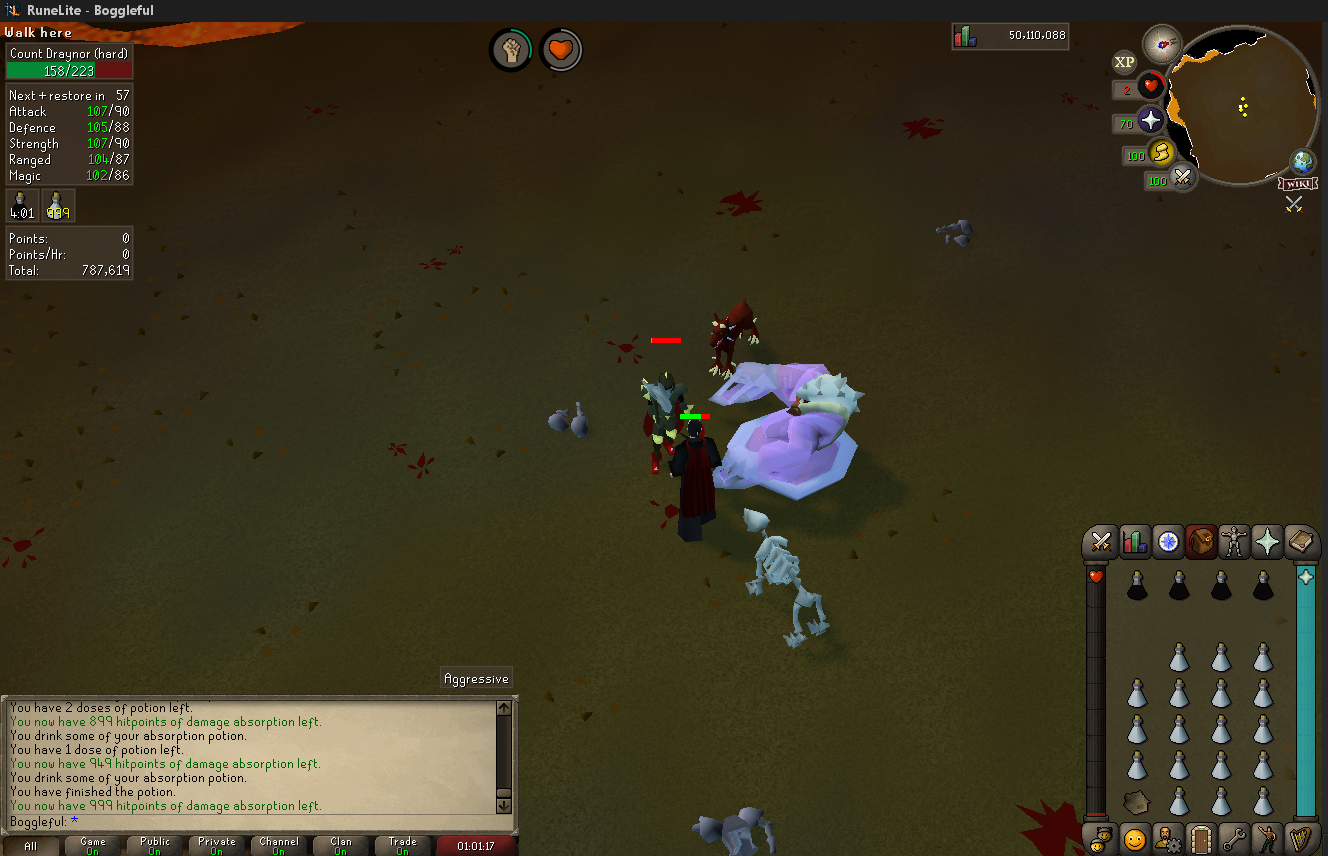This screenshot has height=856, width=1328.
Task: Click the XP globe next to minimap
Action: tap(1123, 62)
